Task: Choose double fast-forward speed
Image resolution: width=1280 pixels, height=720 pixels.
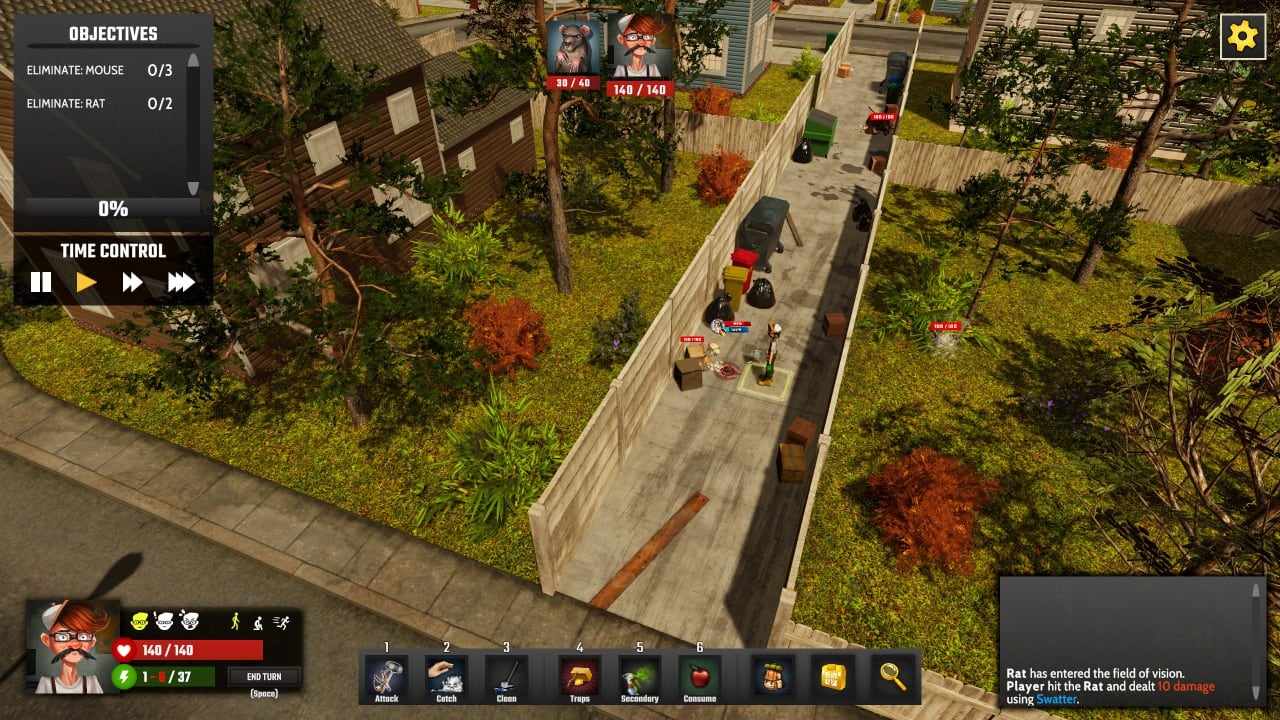Action: coord(132,282)
